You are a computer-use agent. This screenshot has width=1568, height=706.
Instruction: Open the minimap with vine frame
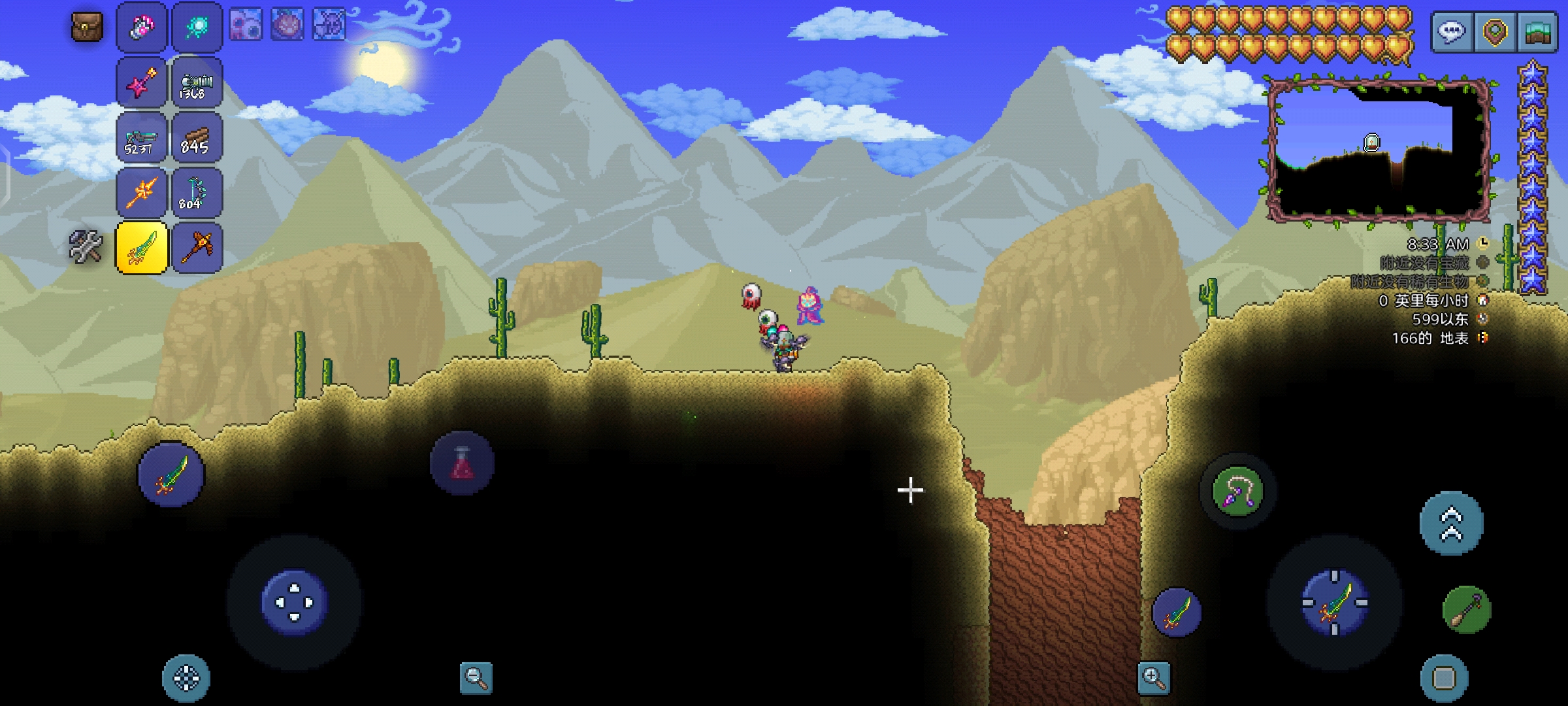pos(1377,150)
